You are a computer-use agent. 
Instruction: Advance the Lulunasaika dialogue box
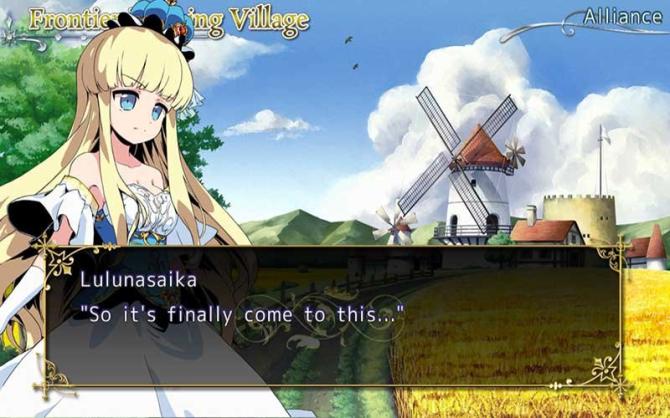click(x=335, y=314)
